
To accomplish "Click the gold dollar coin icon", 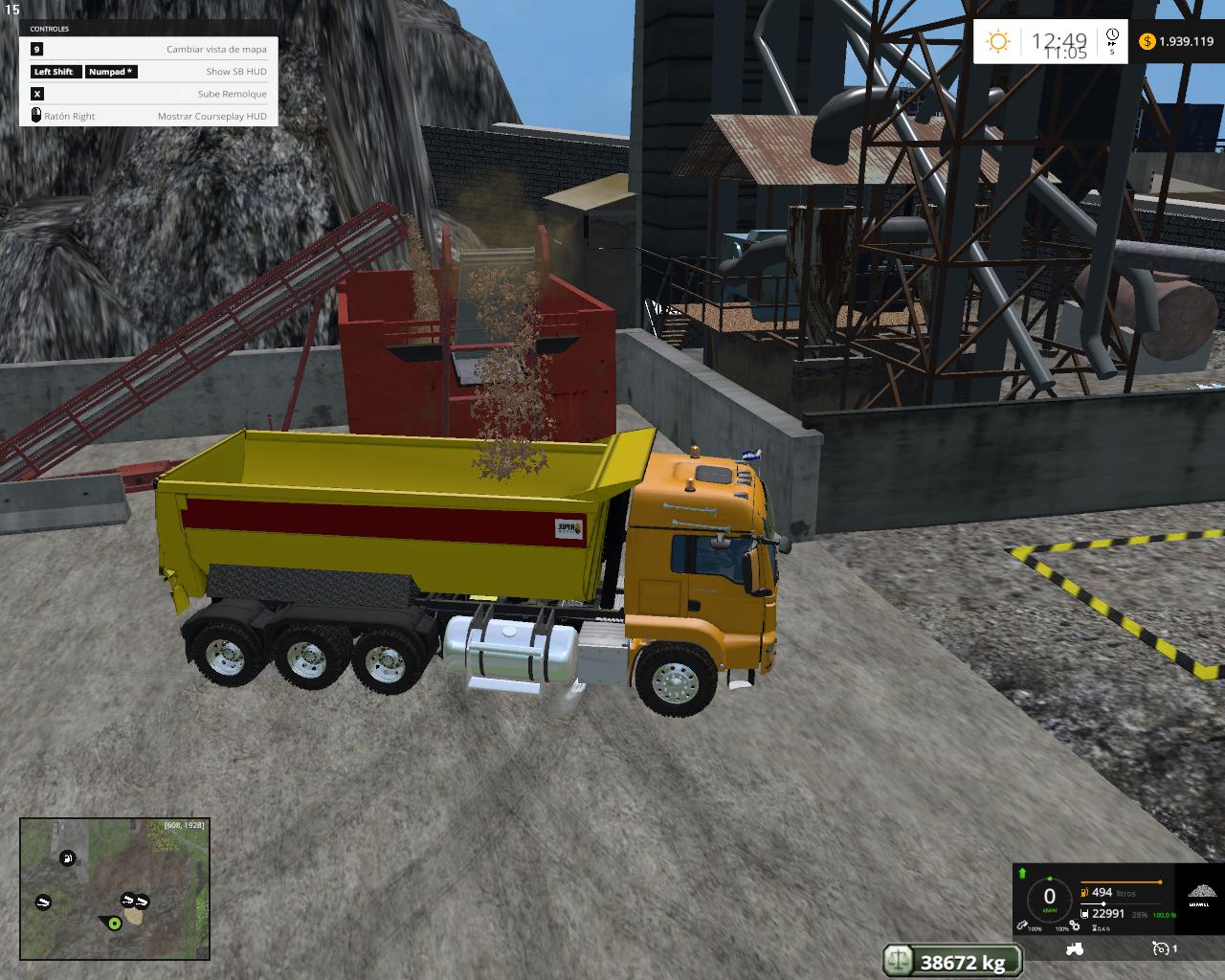I will (x=1147, y=41).
